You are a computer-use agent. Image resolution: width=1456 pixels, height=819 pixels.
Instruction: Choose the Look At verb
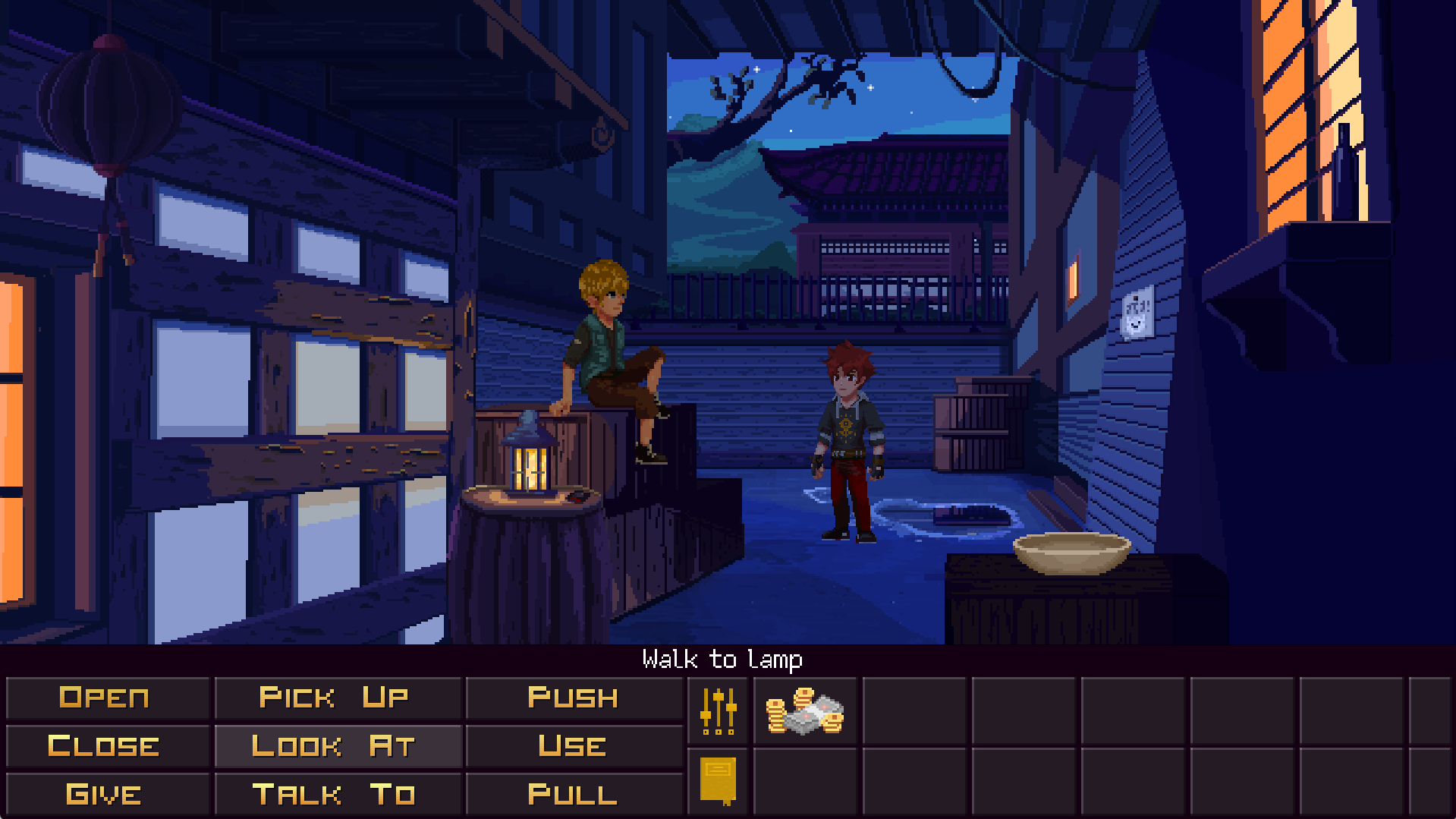click(x=335, y=746)
